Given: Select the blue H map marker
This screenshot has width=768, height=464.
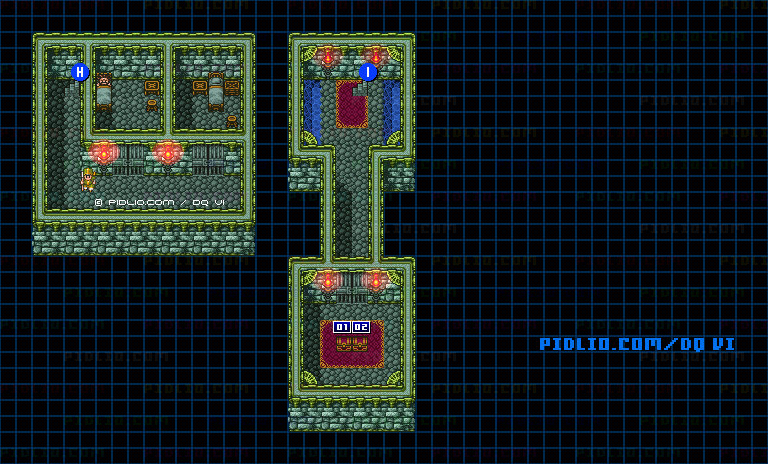Looking at the screenshot, I should coord(81,72).
